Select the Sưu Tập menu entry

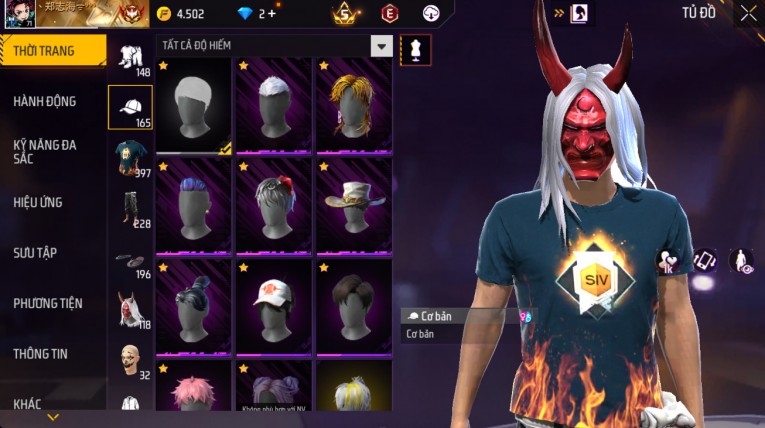[35, 253]
